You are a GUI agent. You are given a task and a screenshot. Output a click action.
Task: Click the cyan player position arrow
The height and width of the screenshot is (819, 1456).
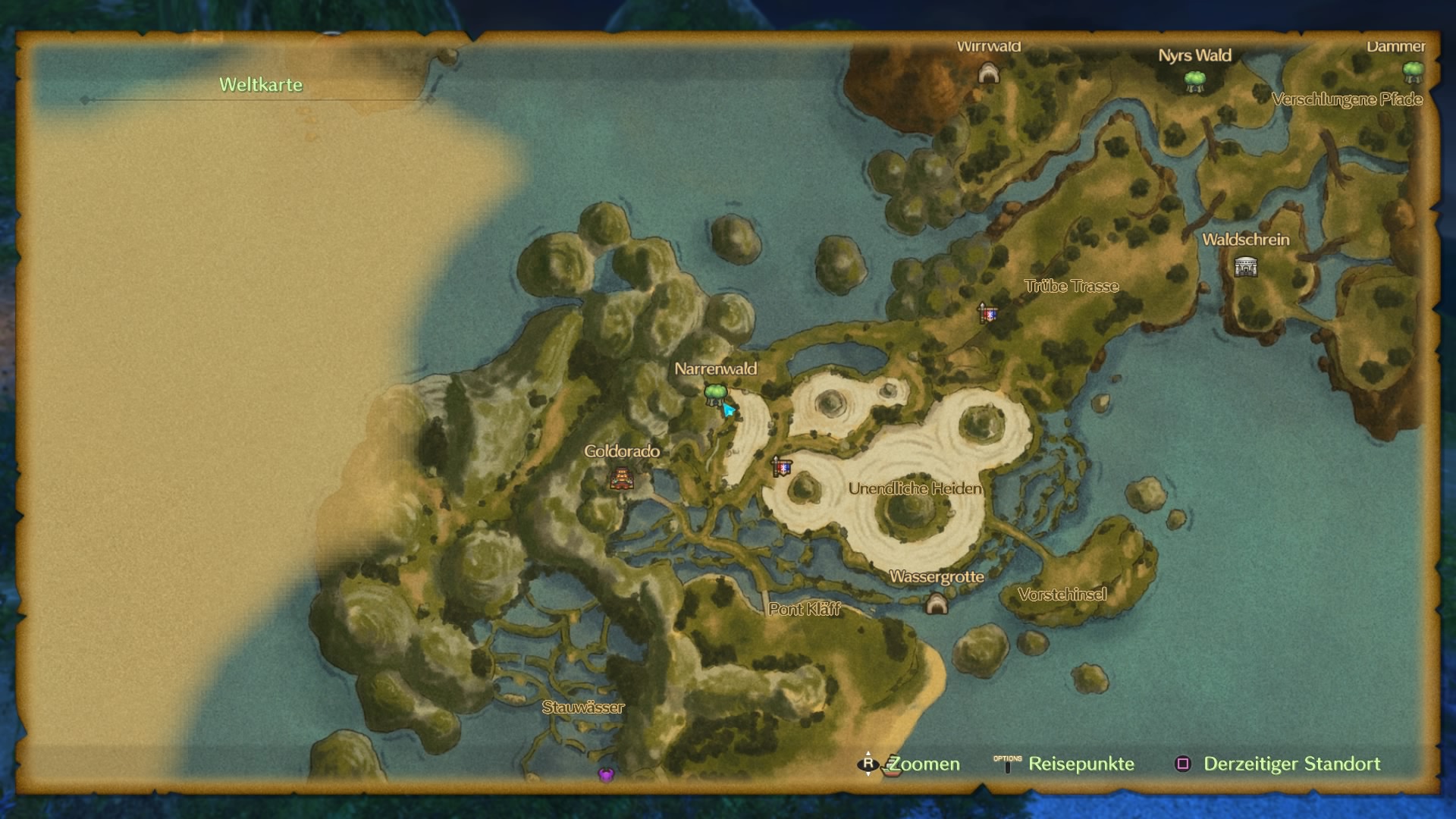[729, 410]
